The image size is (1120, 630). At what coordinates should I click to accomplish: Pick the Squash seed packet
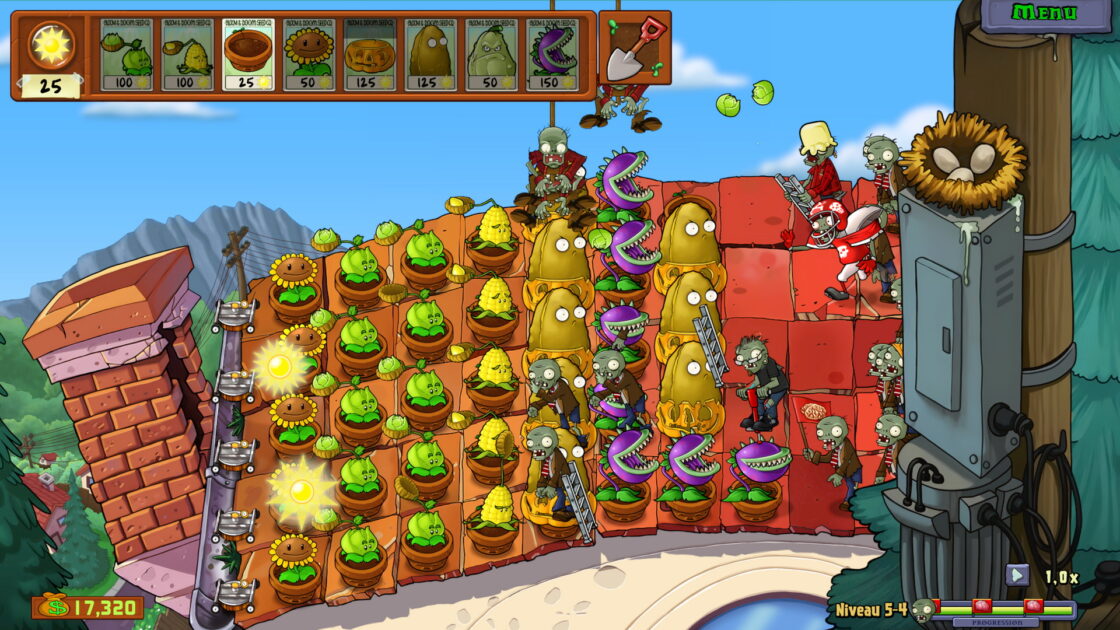click(x=492, y=55)
